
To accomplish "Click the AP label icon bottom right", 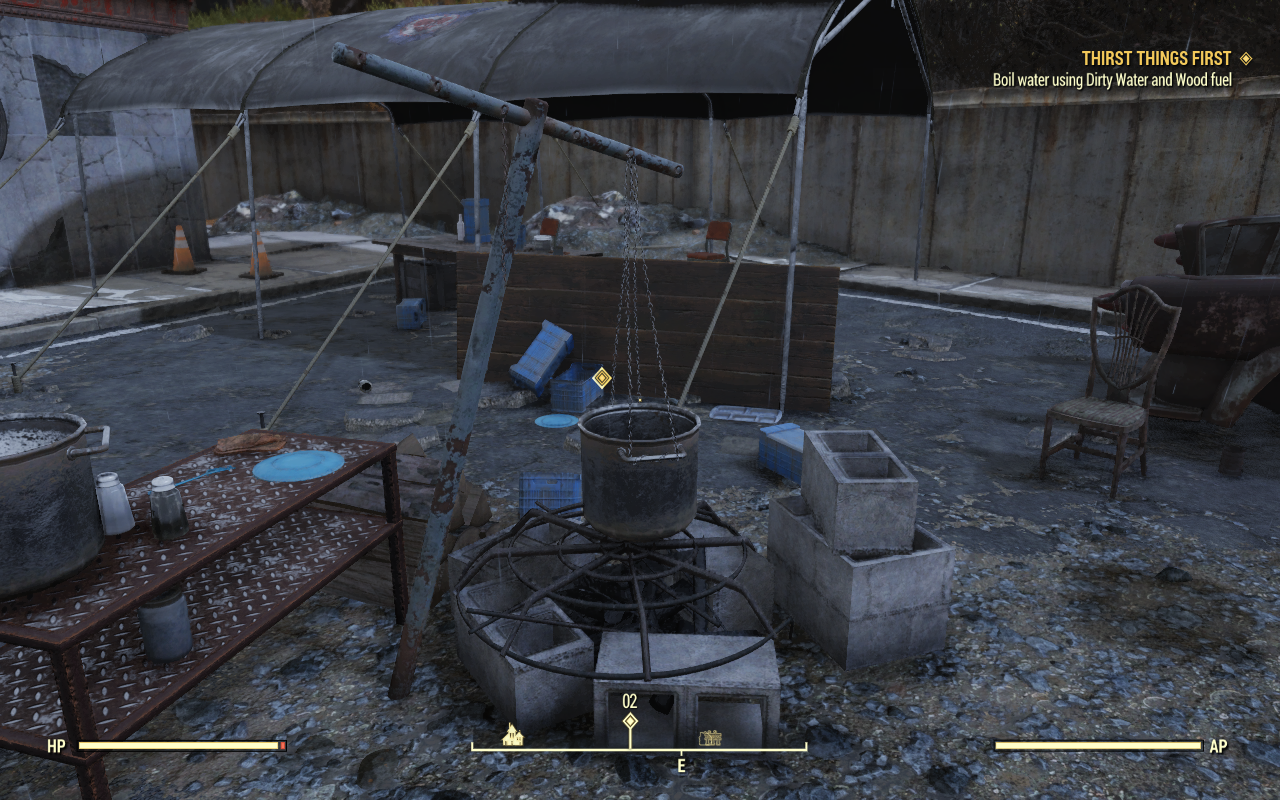I will coord(1217,746).
